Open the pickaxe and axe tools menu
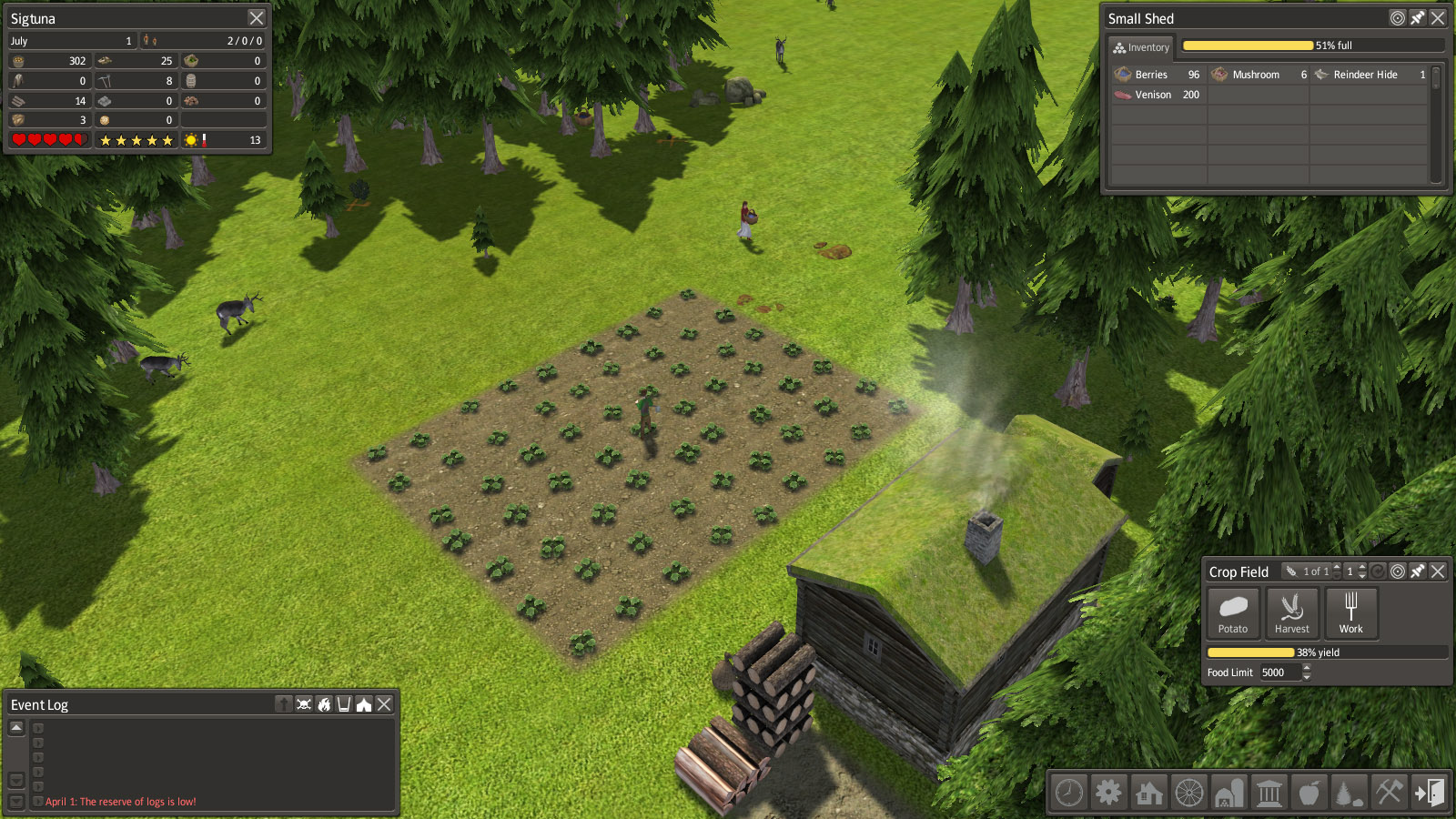Screen dimensions: 1456x819 pos(1389,793)
